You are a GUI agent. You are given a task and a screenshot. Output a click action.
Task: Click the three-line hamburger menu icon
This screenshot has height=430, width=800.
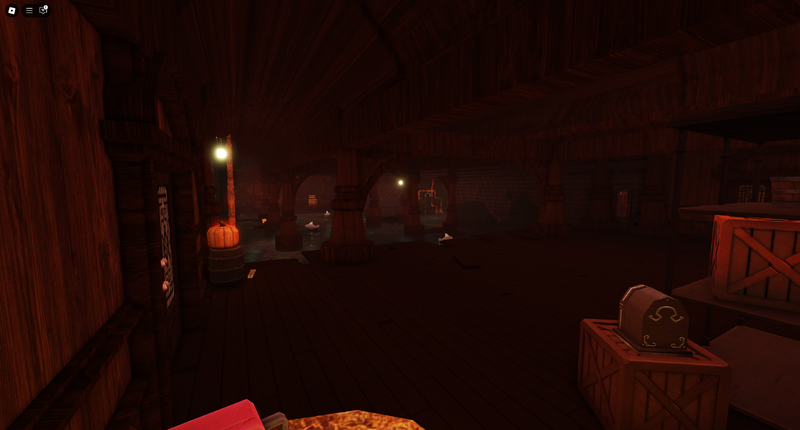[29, 10]
